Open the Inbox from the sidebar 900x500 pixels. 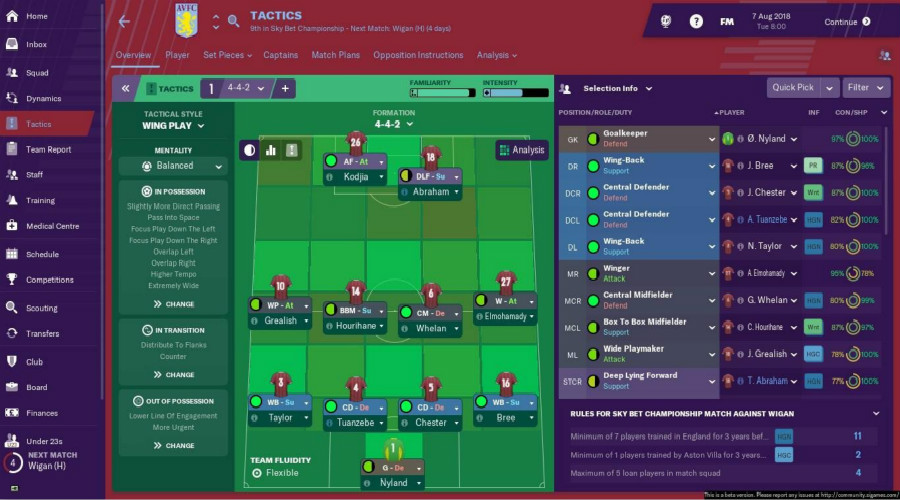(36, 44)
